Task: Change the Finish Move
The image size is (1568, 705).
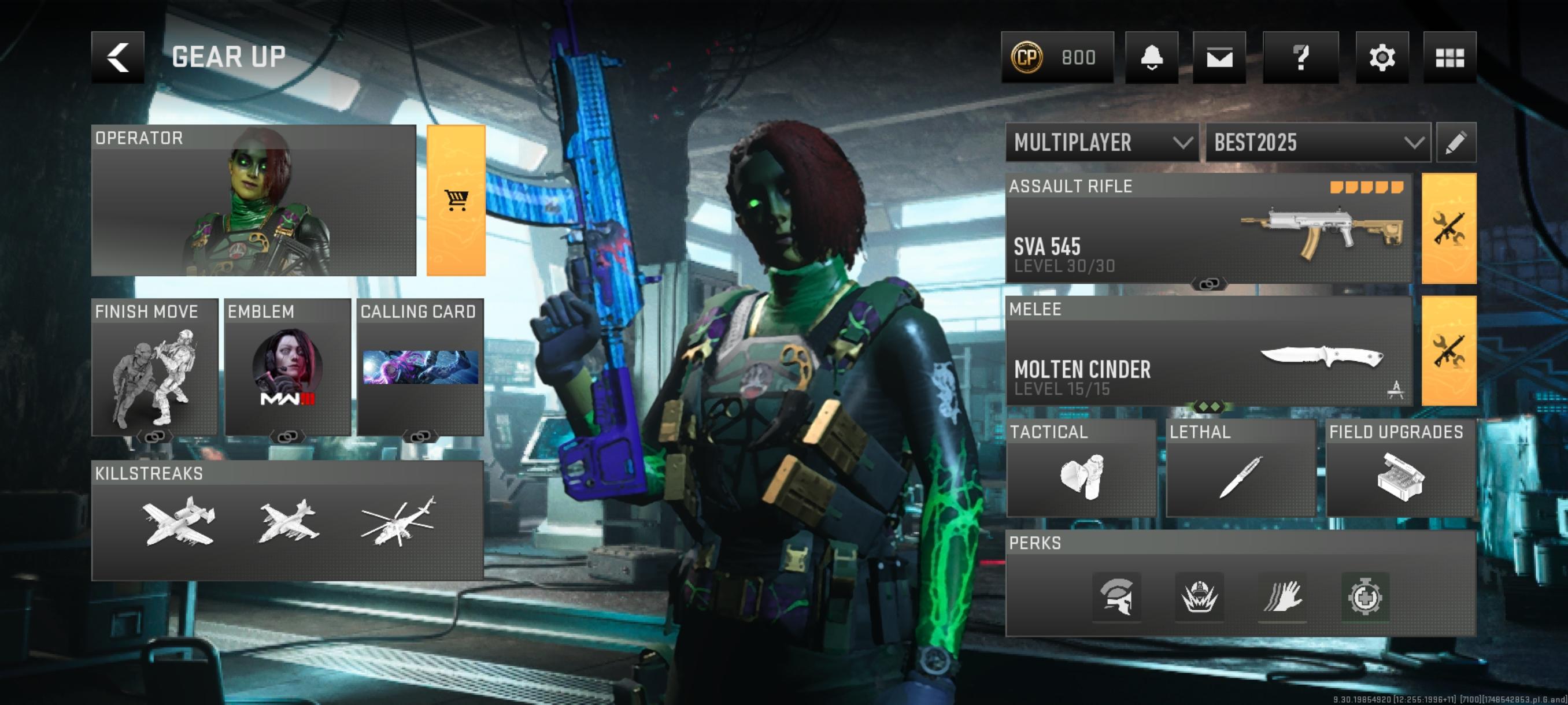Action: tap(154, 368)
